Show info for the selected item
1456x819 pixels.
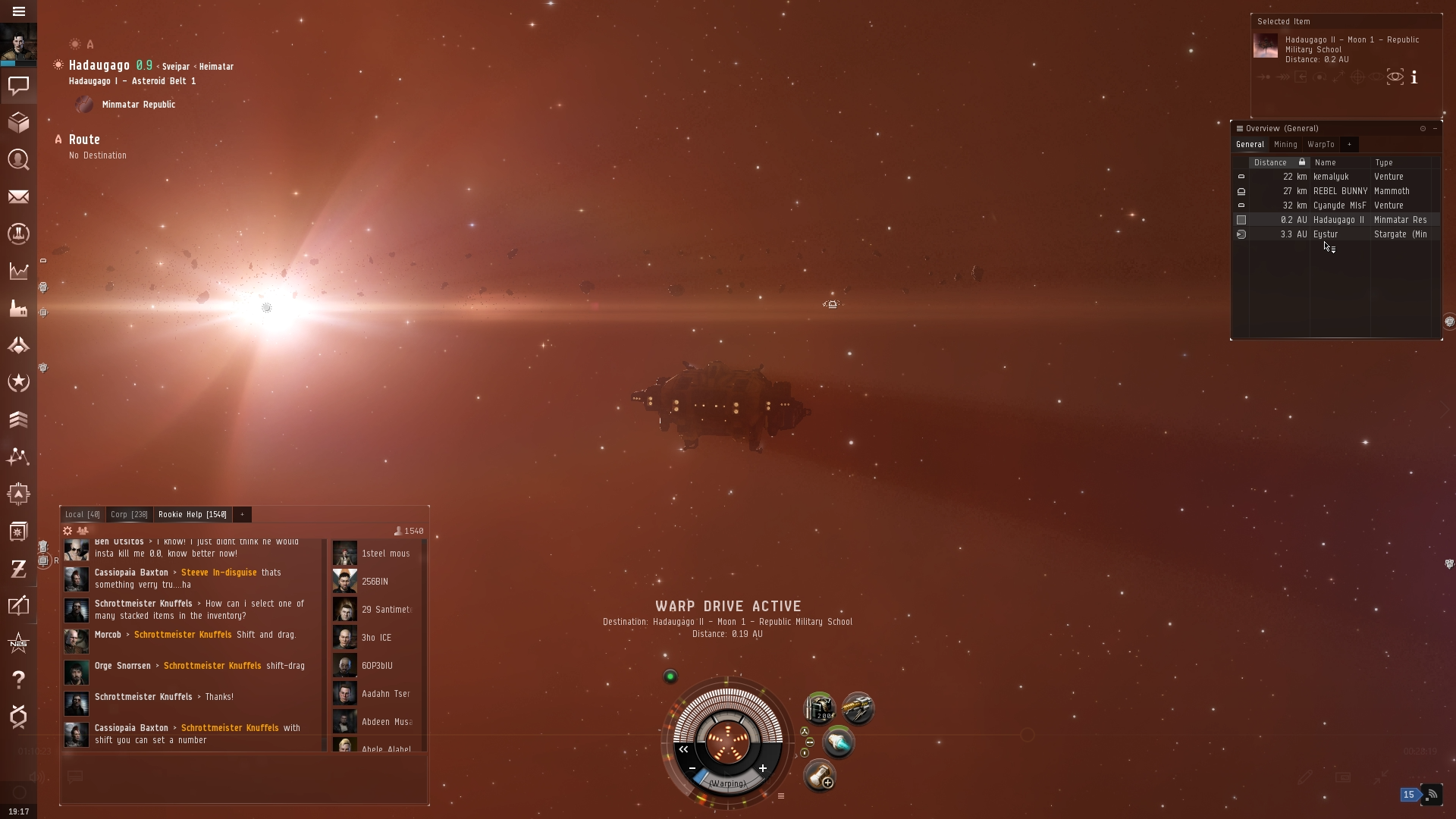(x=1414, y=77)
